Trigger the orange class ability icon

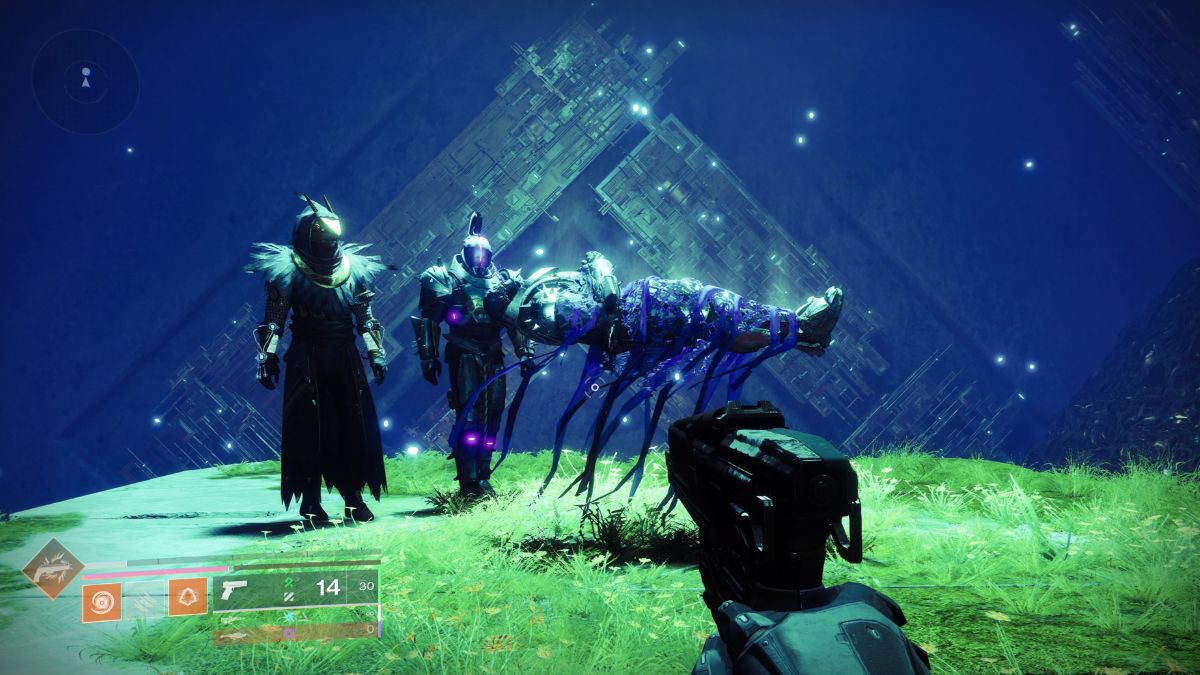click(187, 599)
